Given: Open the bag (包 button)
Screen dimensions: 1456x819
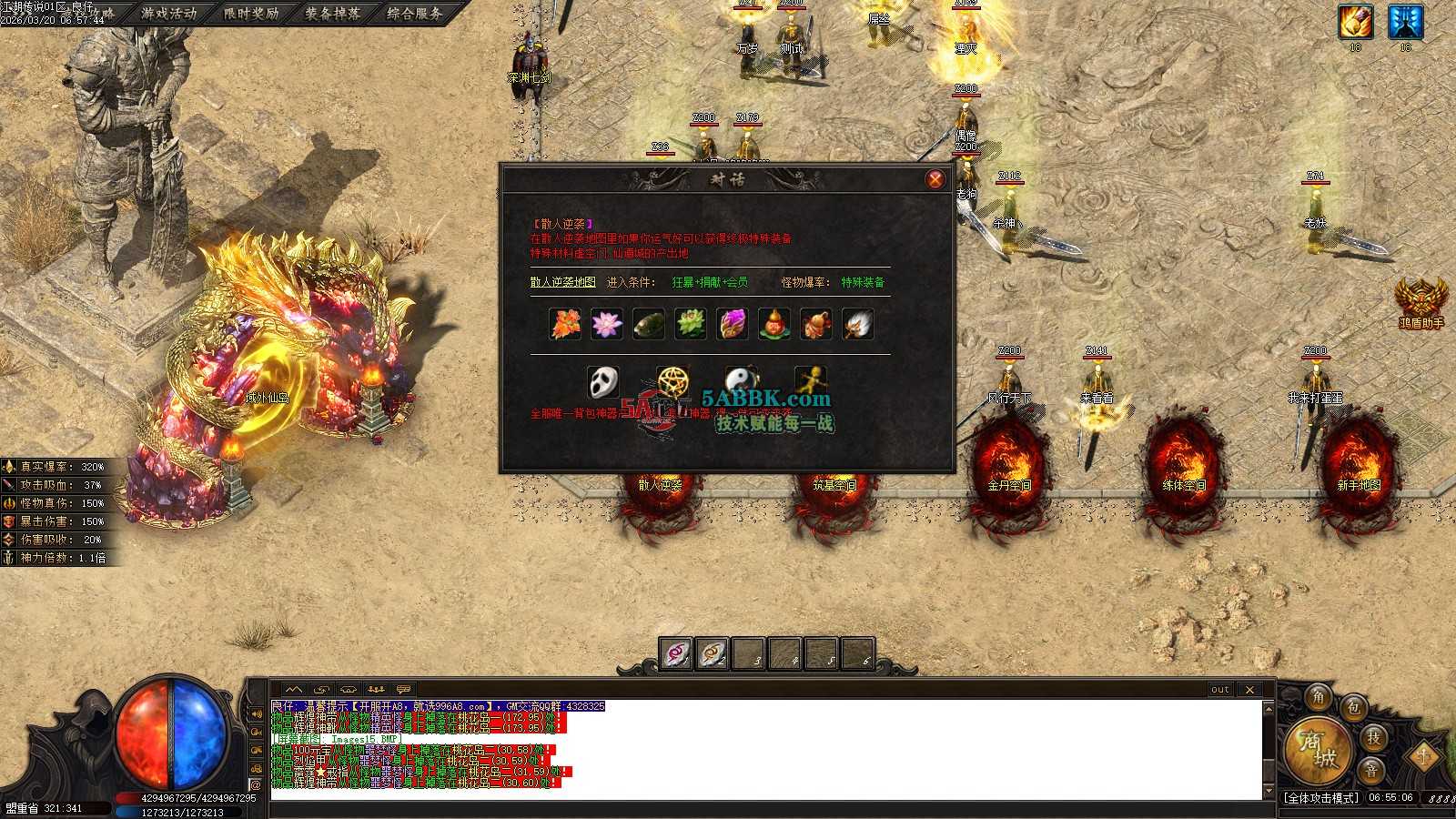Looking at the screenshot, I should [1354, 707].
